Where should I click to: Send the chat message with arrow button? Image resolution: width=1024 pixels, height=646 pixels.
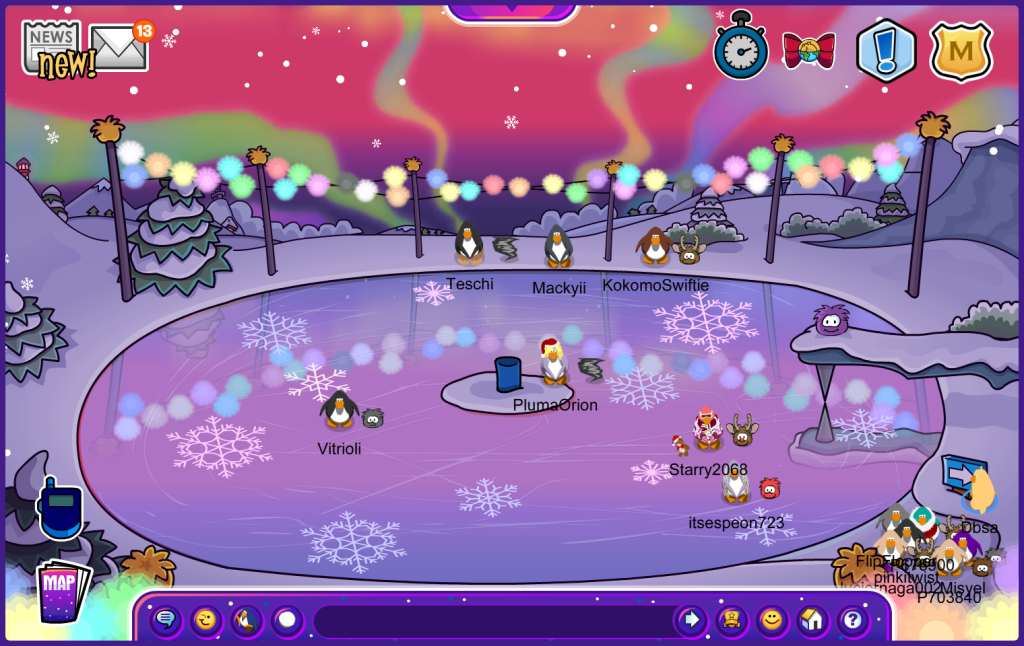691,621
